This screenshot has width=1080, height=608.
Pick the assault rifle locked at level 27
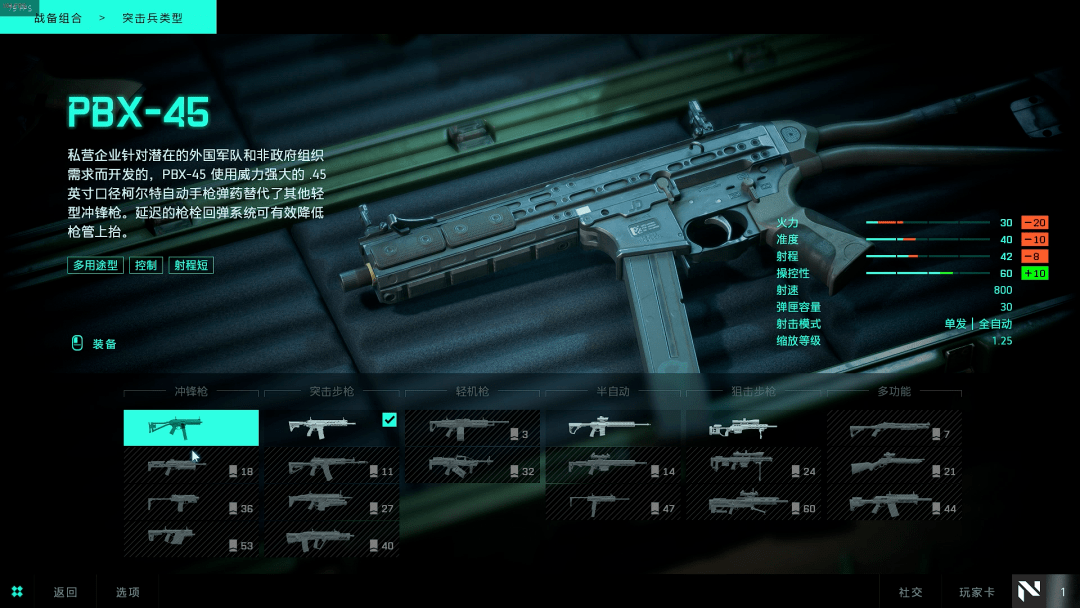331,503
